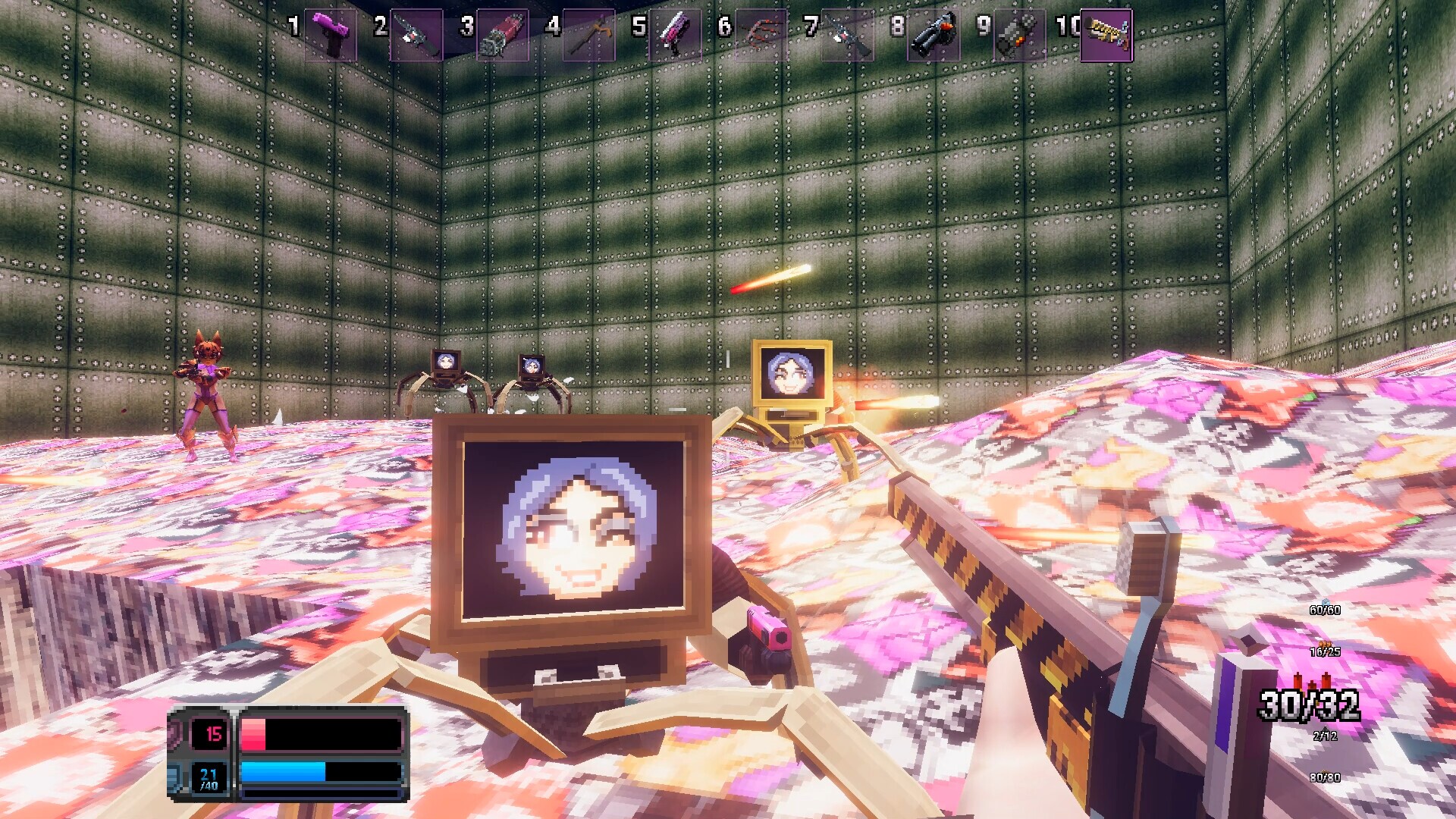Select the cane weapon in slot 4
The width and height of the screenshot is (1456, 819).
click(590, 34)
